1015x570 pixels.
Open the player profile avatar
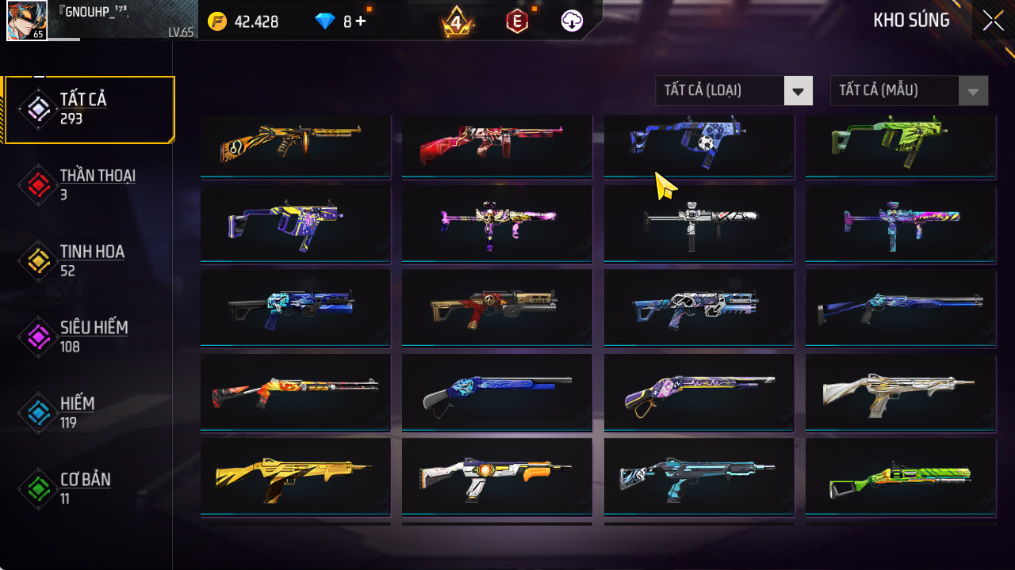tap(26, 21)
